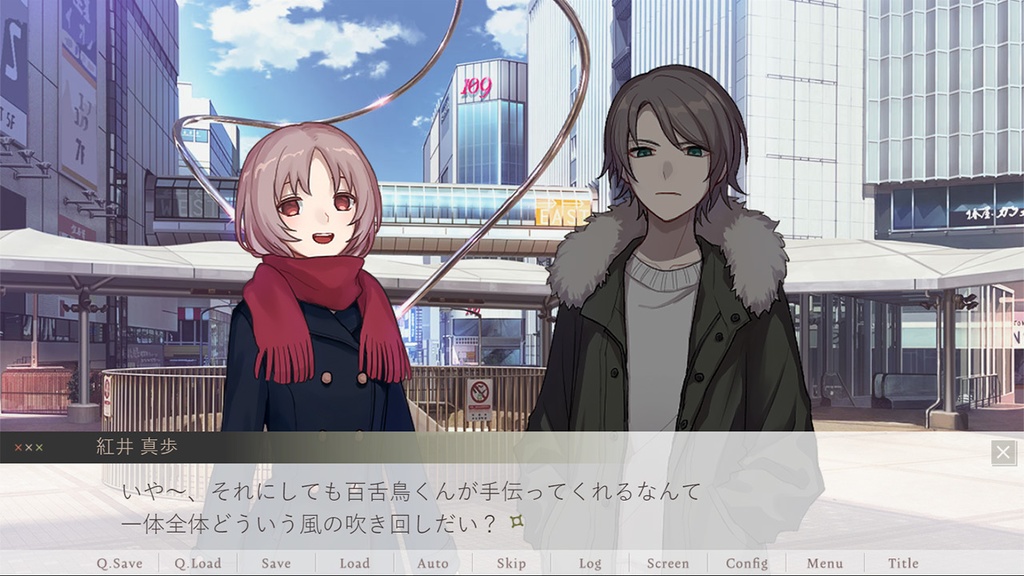Open the Menu
The height and width of the screenshot is (576, 1024).
click(824, 563)
